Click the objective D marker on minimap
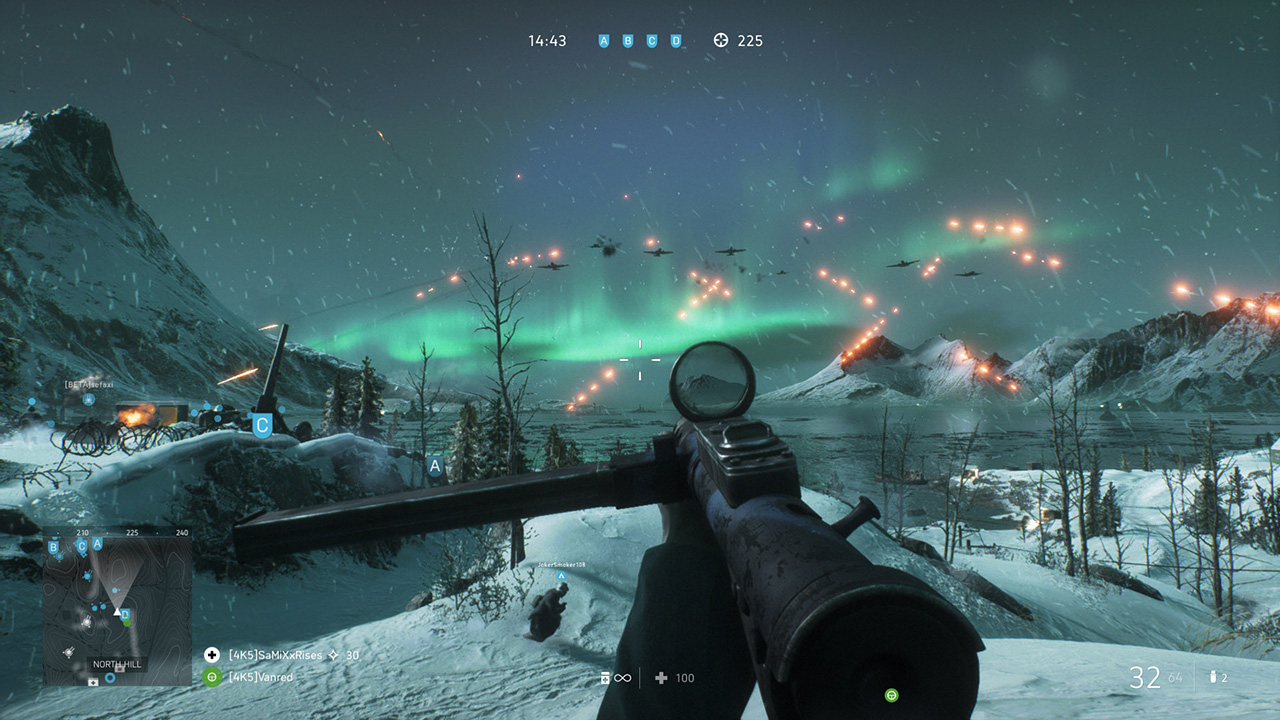The image size is (1280, 720). coord(125,614)
